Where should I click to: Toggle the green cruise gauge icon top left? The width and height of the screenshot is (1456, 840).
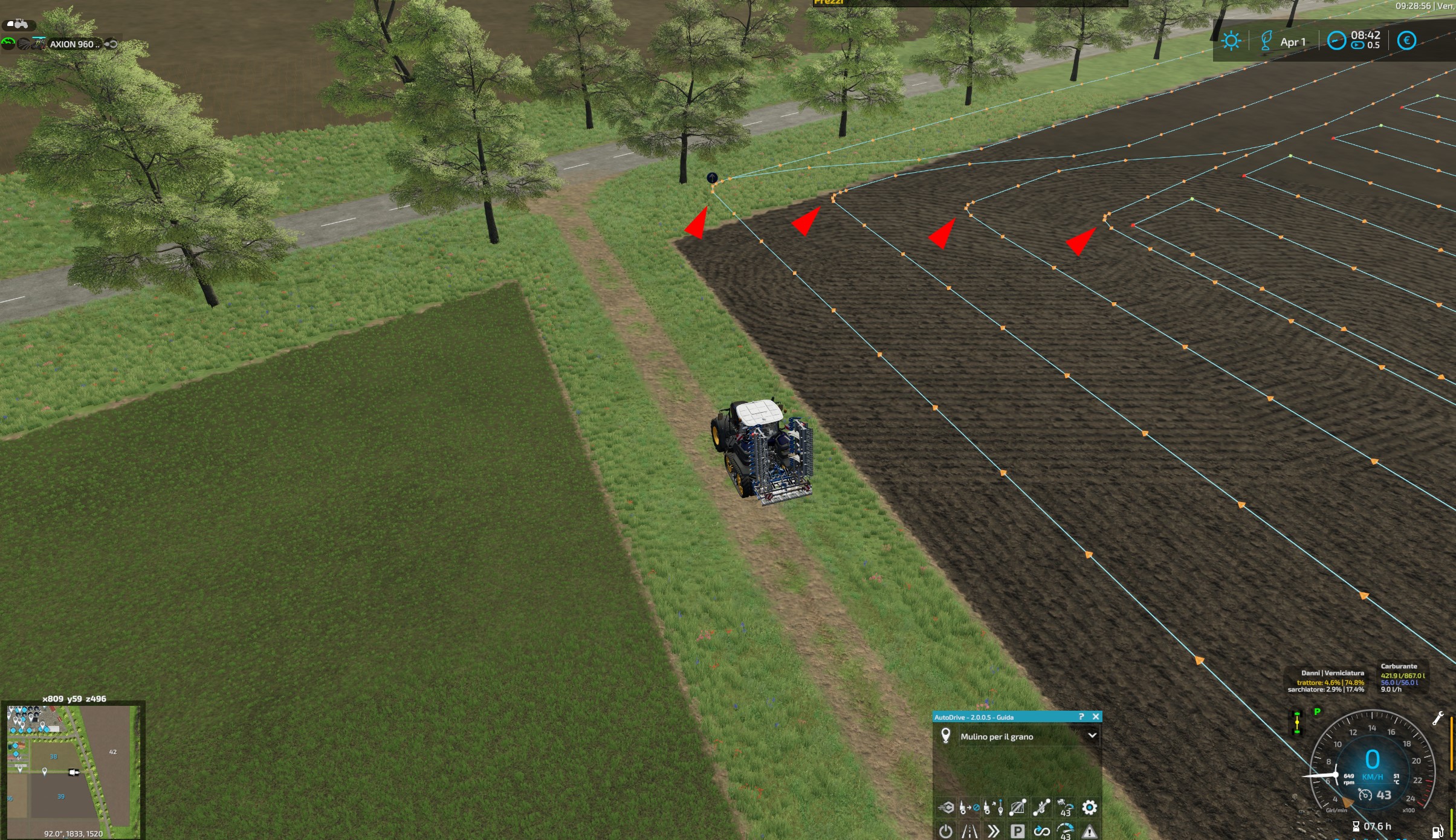pos(8,44)
